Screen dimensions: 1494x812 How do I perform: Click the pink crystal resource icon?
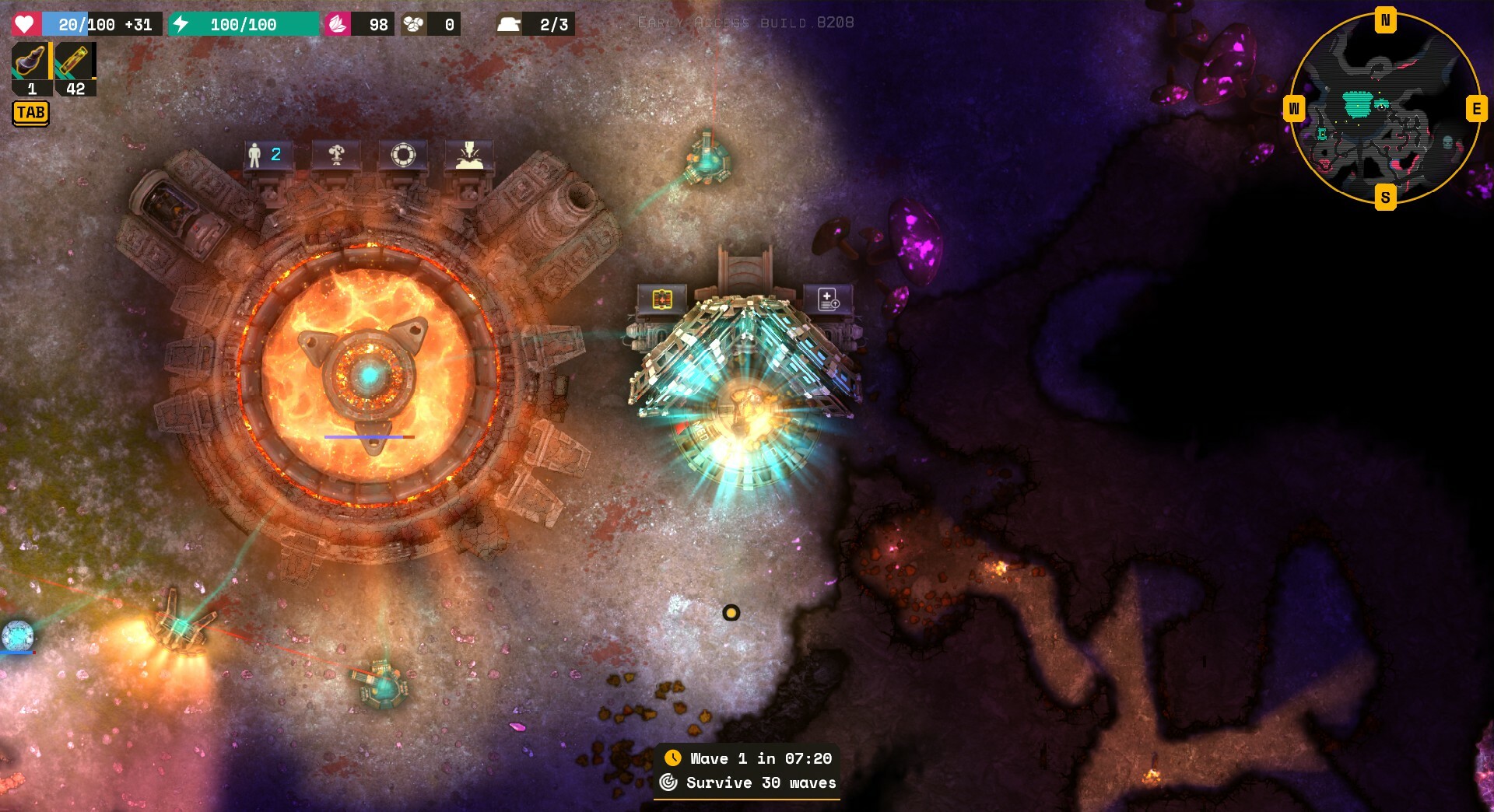coord(337,24)
